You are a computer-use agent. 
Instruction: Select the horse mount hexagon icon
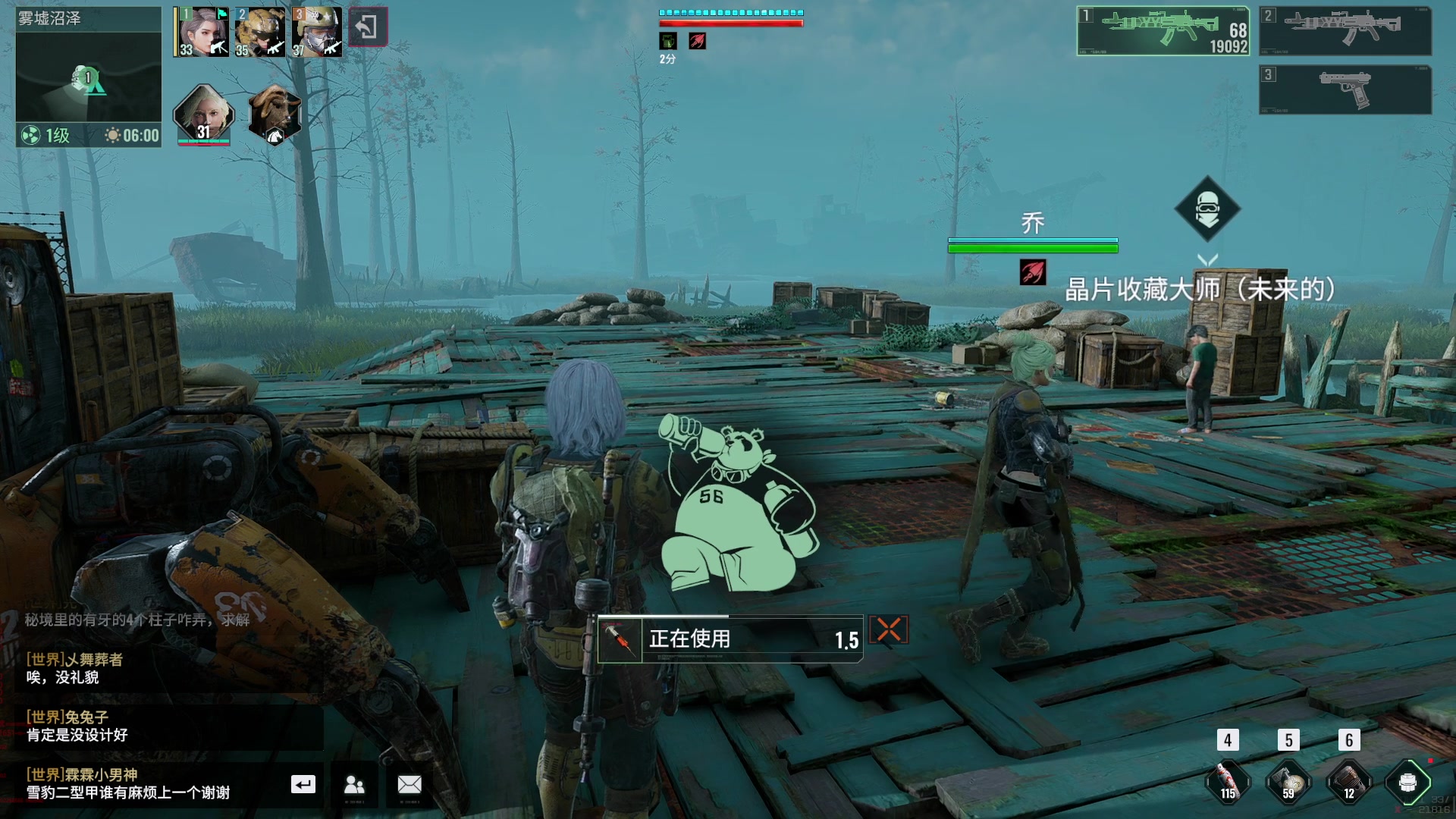tap(275, 115)
